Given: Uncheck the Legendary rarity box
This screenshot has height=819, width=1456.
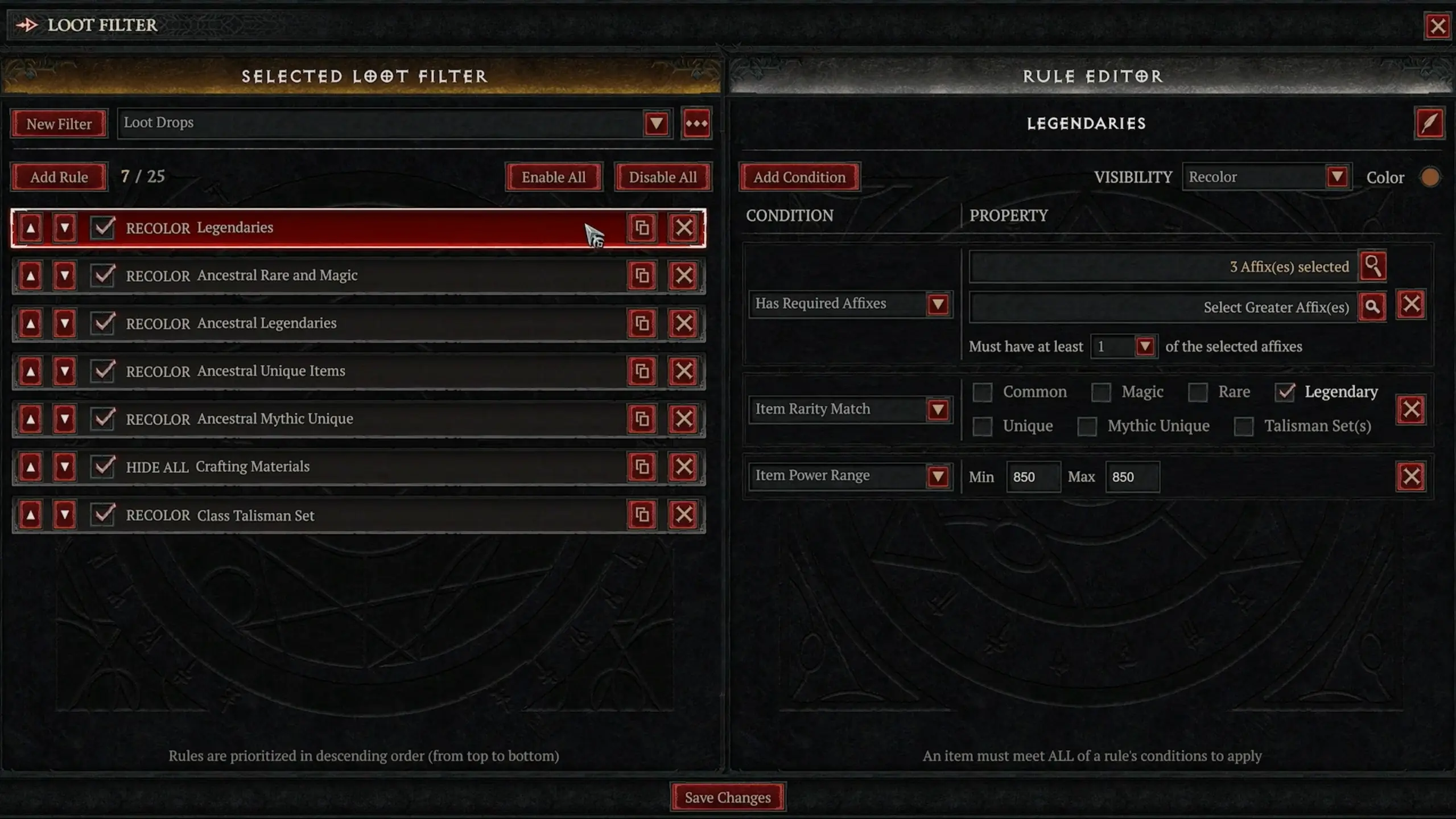Looking at the screenshot, I should [x=1285, y=392].
